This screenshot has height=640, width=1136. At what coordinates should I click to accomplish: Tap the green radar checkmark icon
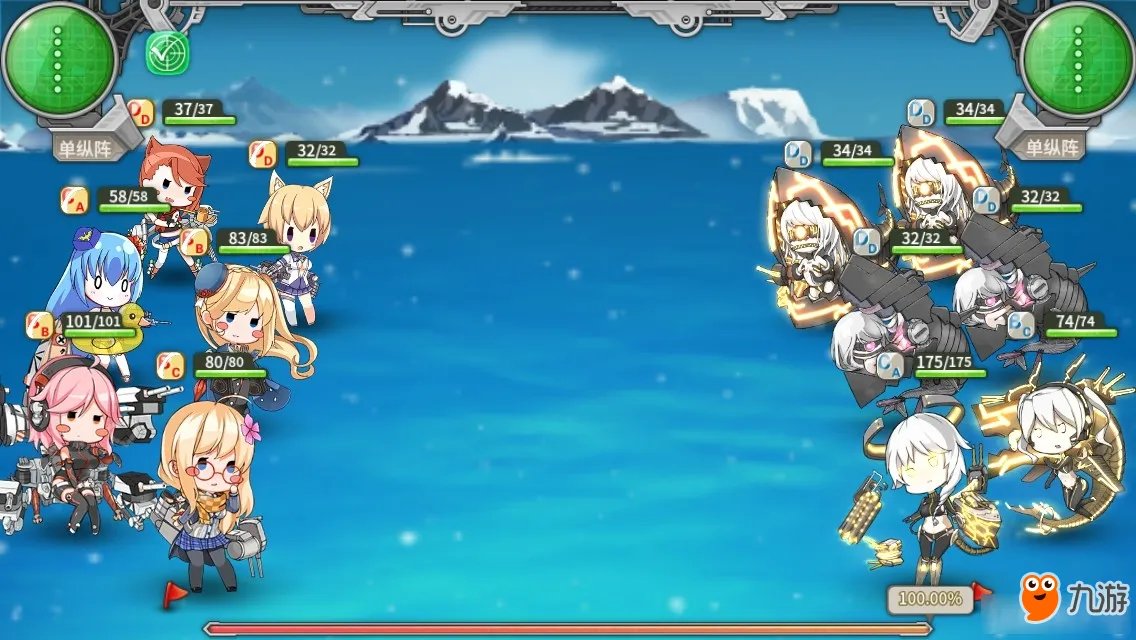point(167,54)
